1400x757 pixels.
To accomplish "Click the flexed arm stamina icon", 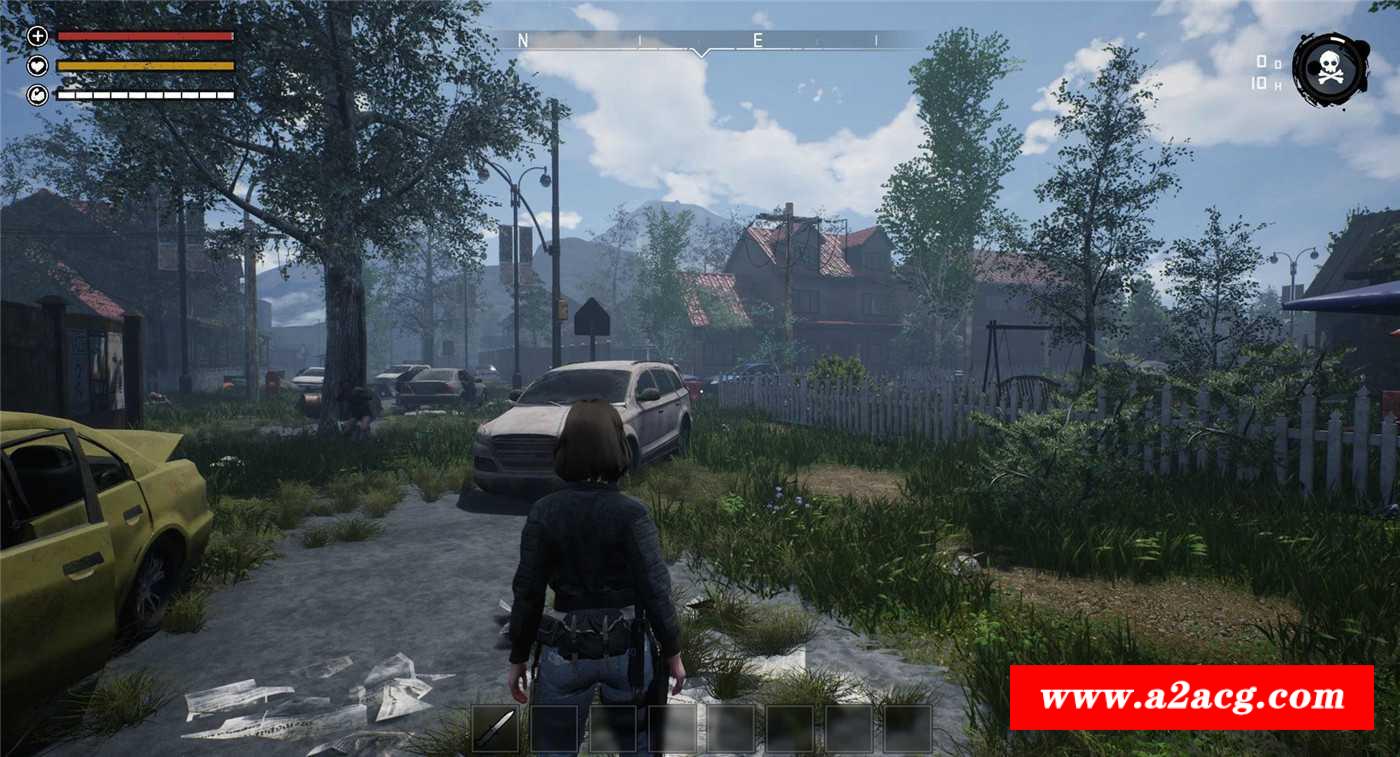I will [x=38, y=95].
